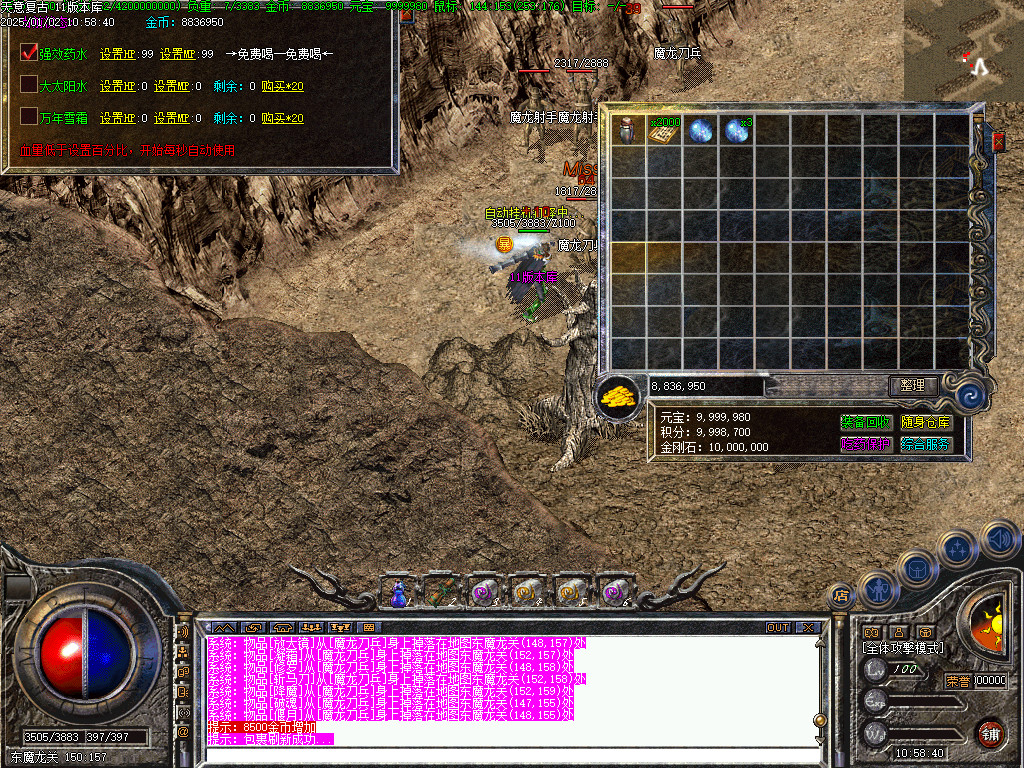Choose the 吃药保护 potion protection option
Screen dimensions: 1024x768
pyautogui.click(x=866, y=444)
